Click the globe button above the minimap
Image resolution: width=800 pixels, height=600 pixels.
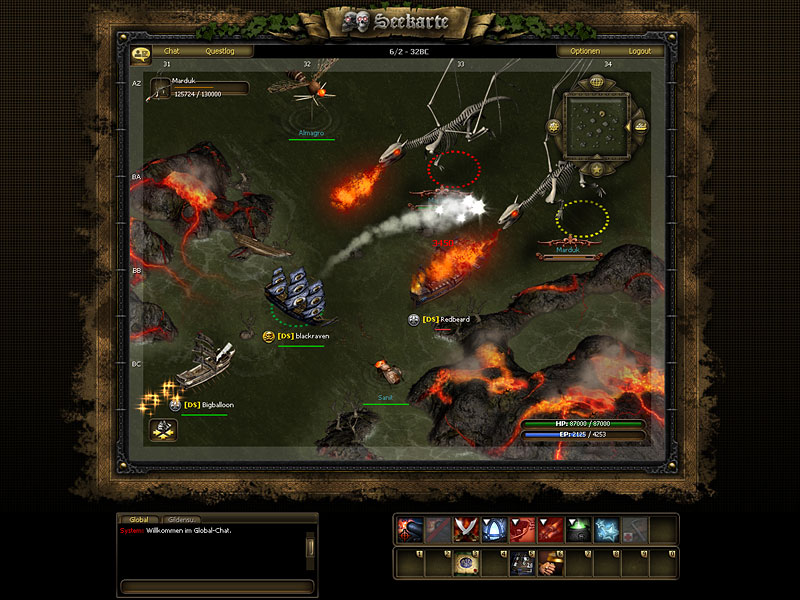(x=596, y=82)
